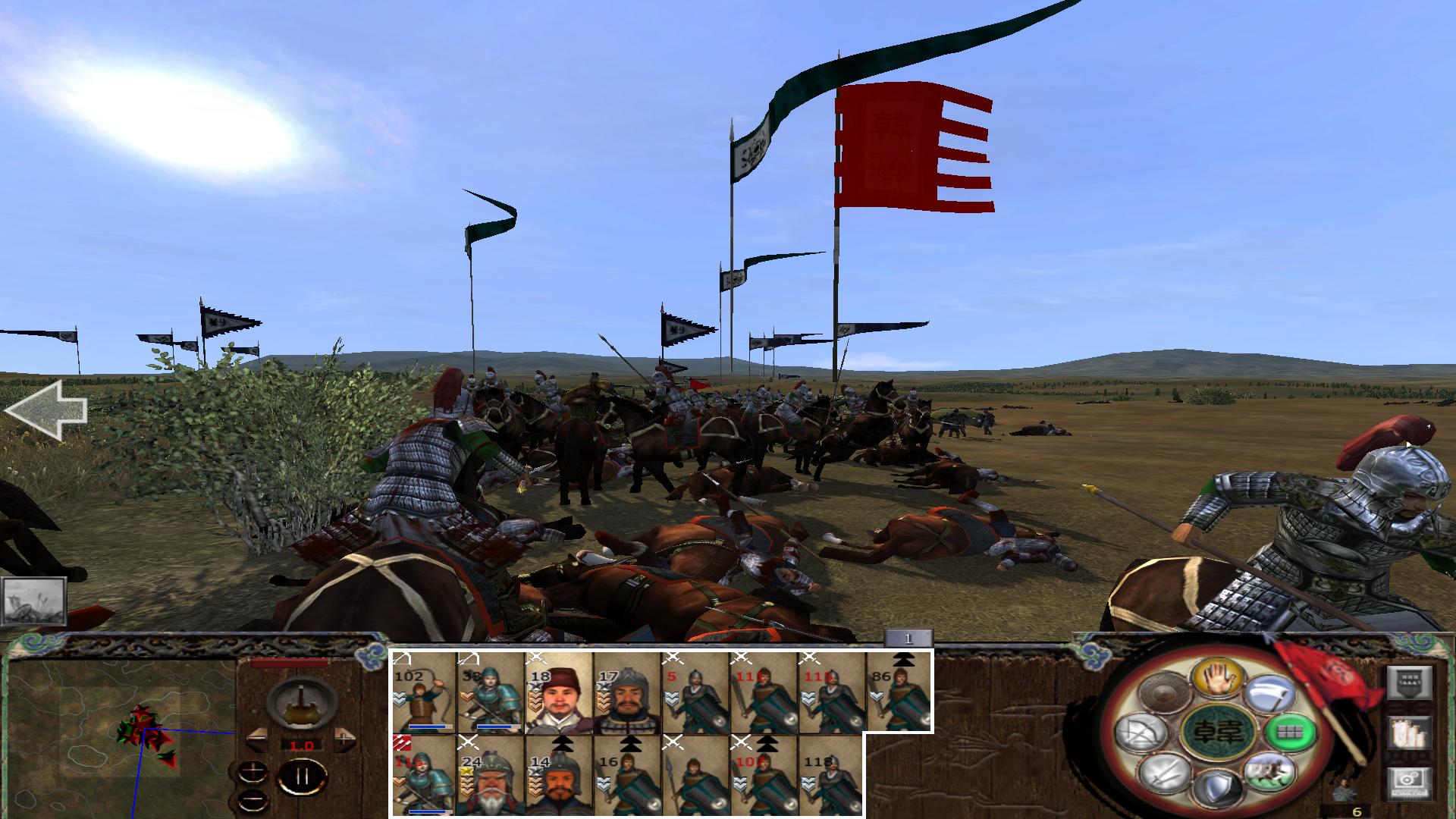The image size is (1456, 819).
Task: Toggle fire at will with the bow icon
Action: pyautogui.click(x=1140, y=732)
